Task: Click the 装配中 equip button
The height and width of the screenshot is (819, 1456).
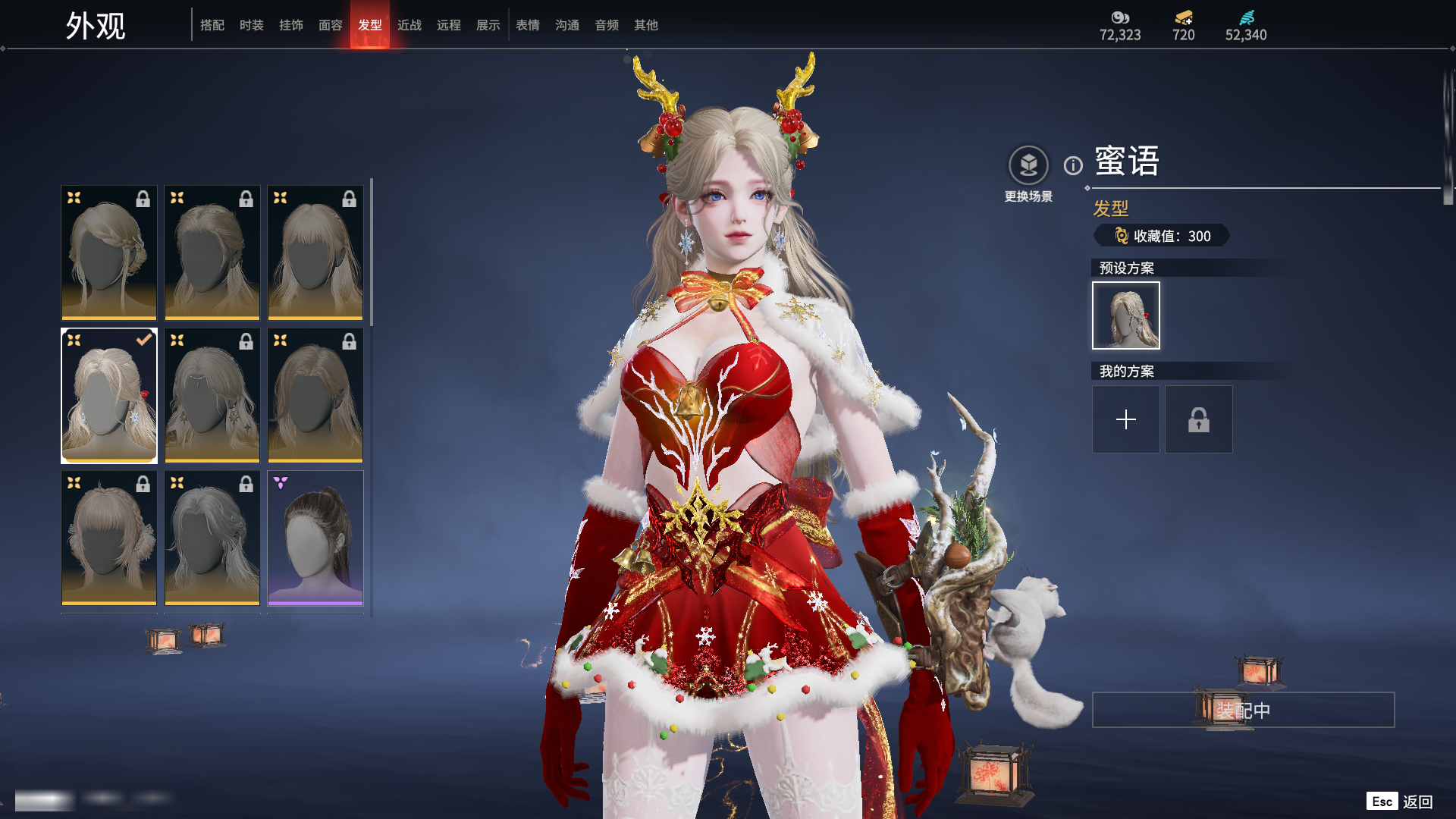Action: pyautogui.click(x=1243, y=710)
